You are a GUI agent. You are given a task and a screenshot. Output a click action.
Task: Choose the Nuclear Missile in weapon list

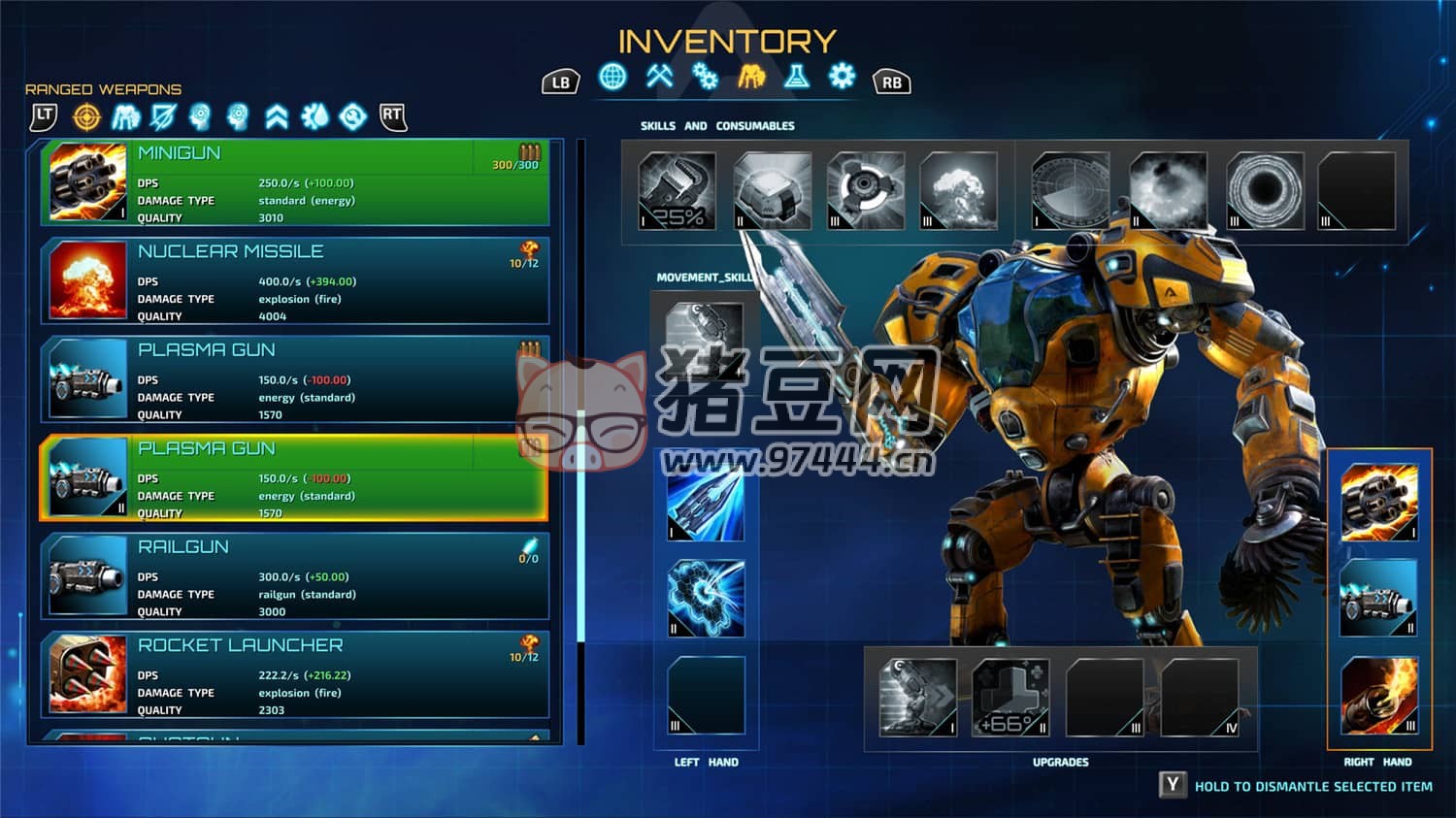295,280
